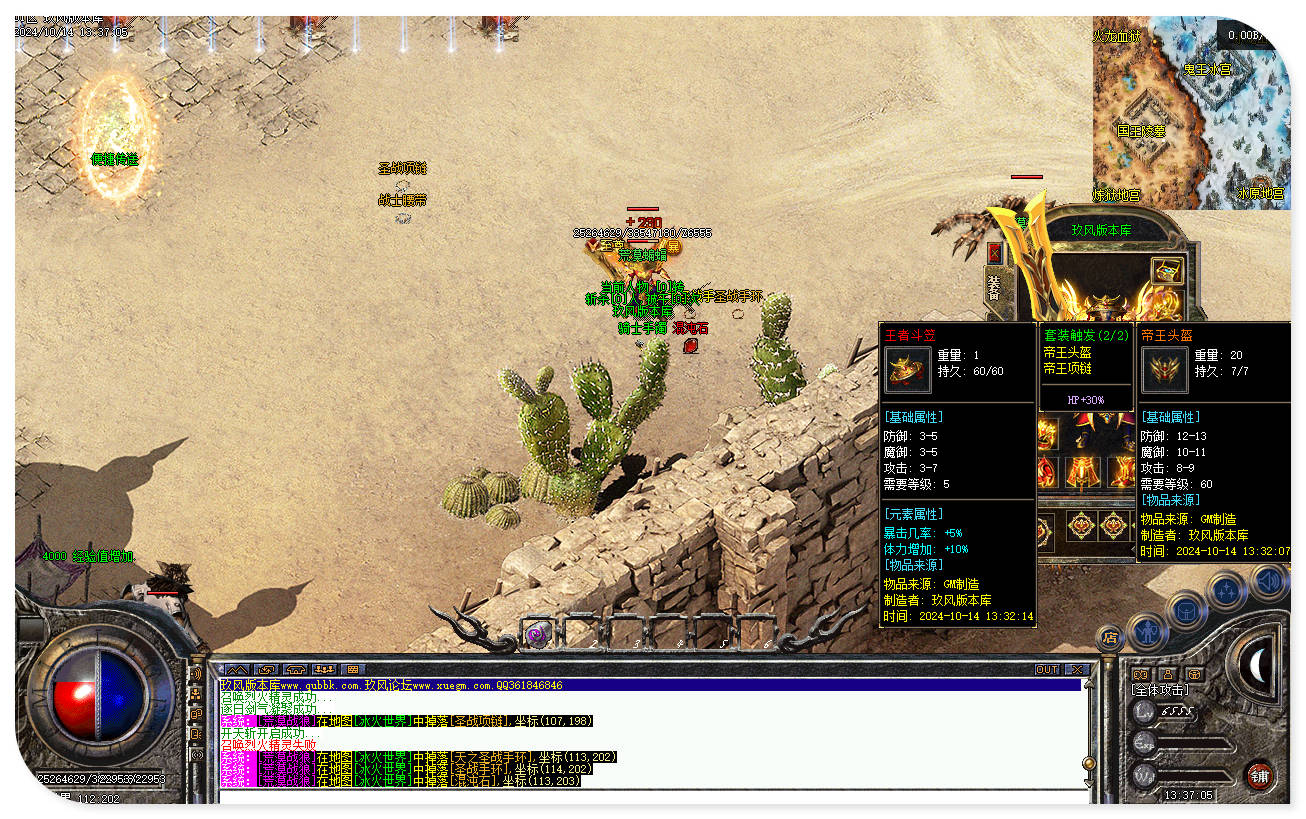Toggle the 全体攻击 attack mode label
The image size is (1306, 819).
[x=1161, y=690]
